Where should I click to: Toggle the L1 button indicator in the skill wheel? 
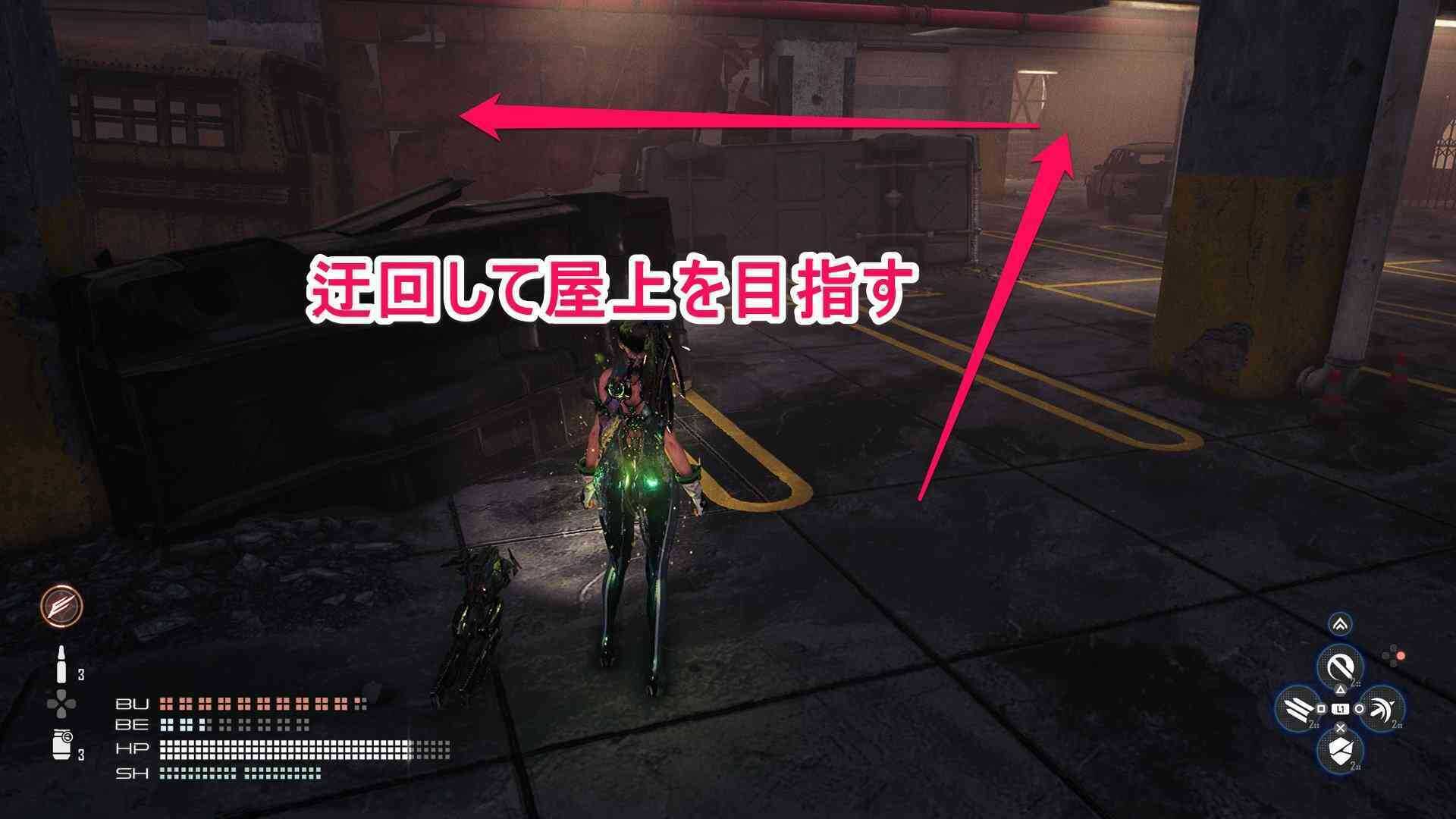(1341, 708)
